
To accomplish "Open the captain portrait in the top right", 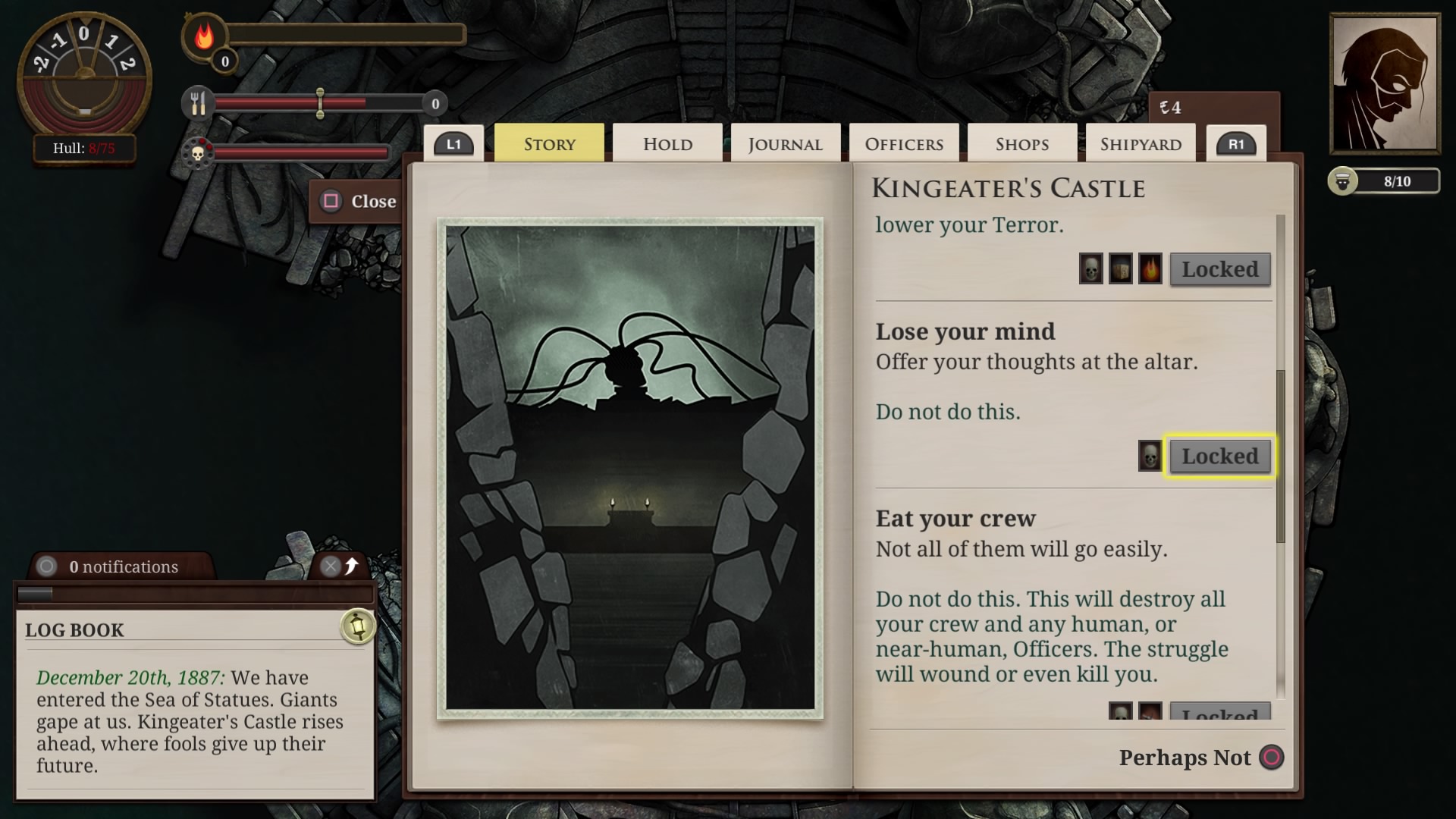I will pyautogui.click(x=1385, y=83).
